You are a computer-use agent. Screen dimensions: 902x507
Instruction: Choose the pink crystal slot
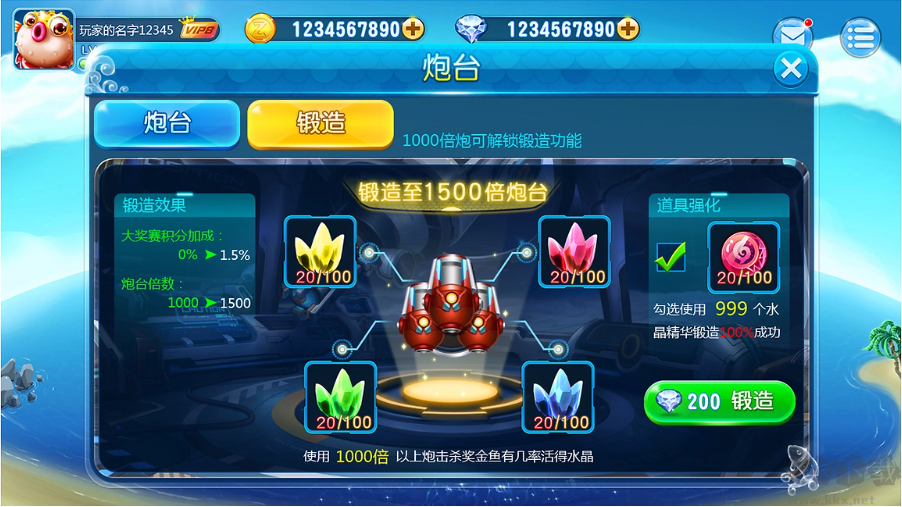(x=574, y=251)
